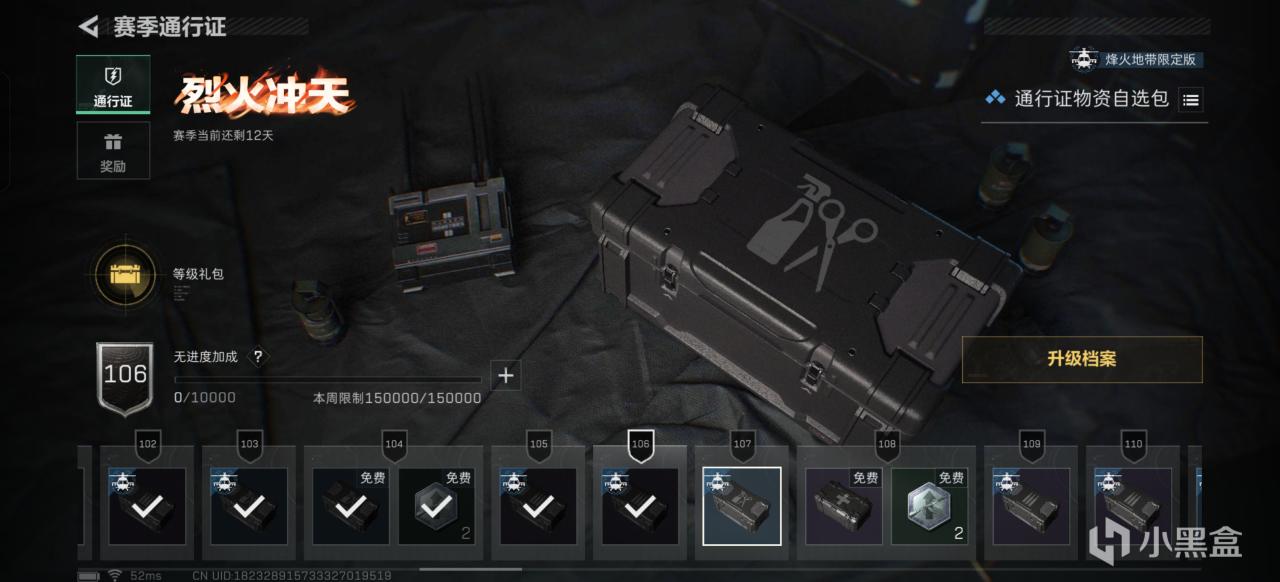Select the level 104 claimed free crate

[351, 506]
